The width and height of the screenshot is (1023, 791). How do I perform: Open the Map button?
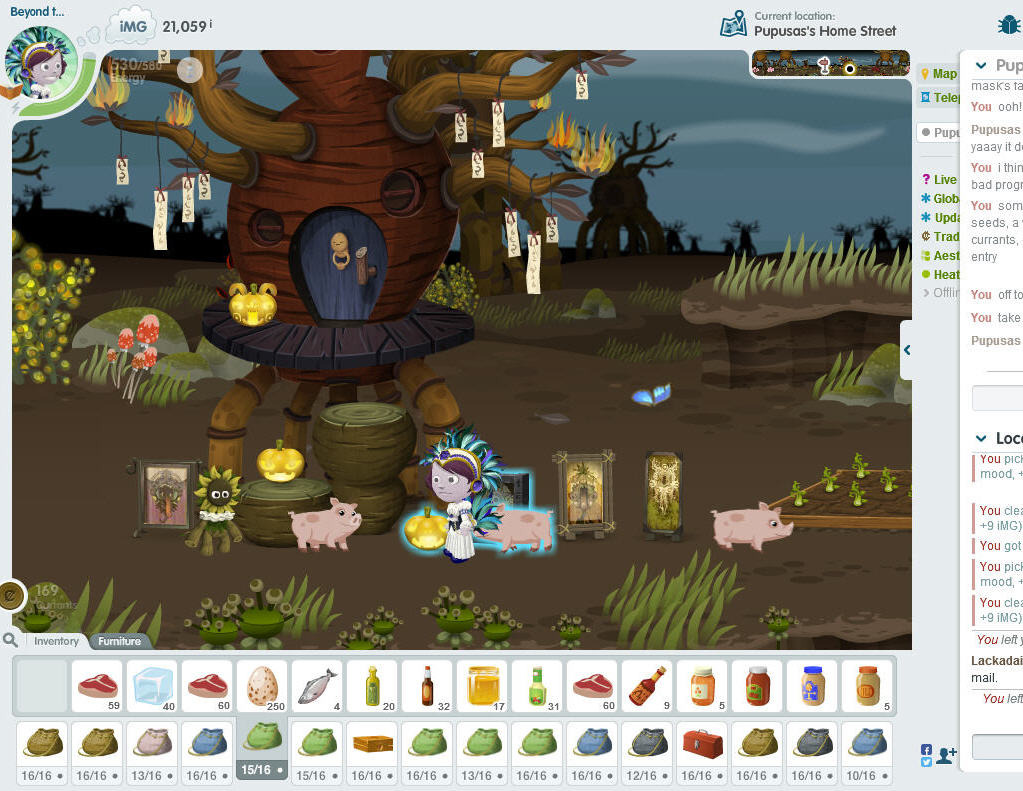coord(938,74)
